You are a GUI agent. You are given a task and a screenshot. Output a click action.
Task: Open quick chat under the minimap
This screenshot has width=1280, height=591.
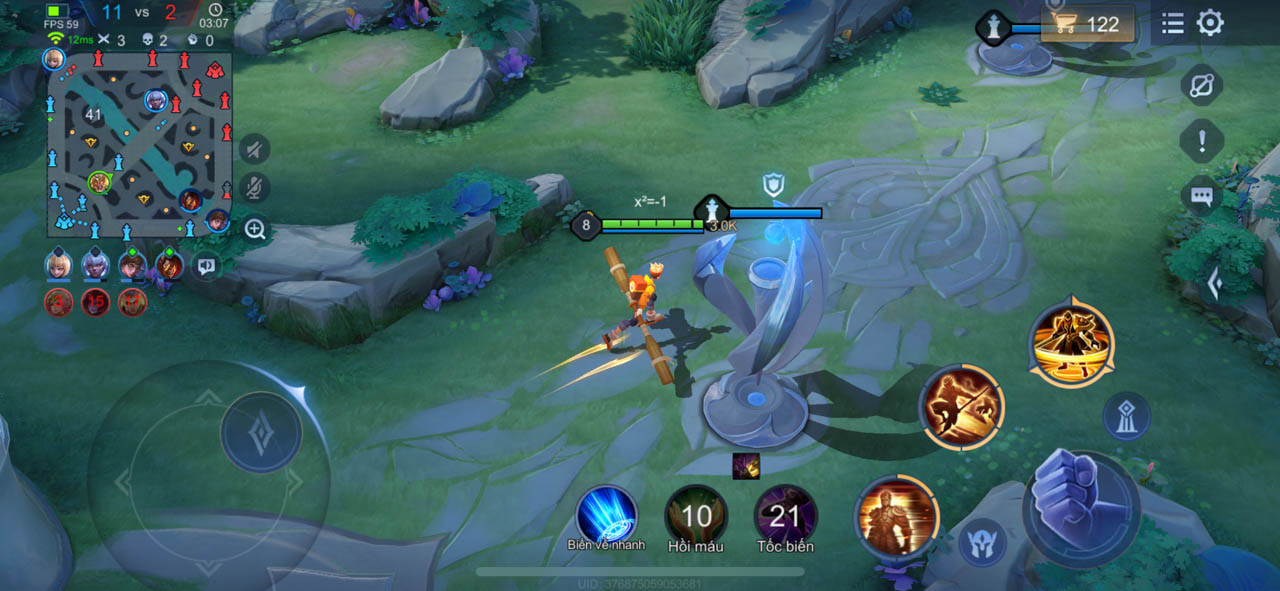(206, 266)
